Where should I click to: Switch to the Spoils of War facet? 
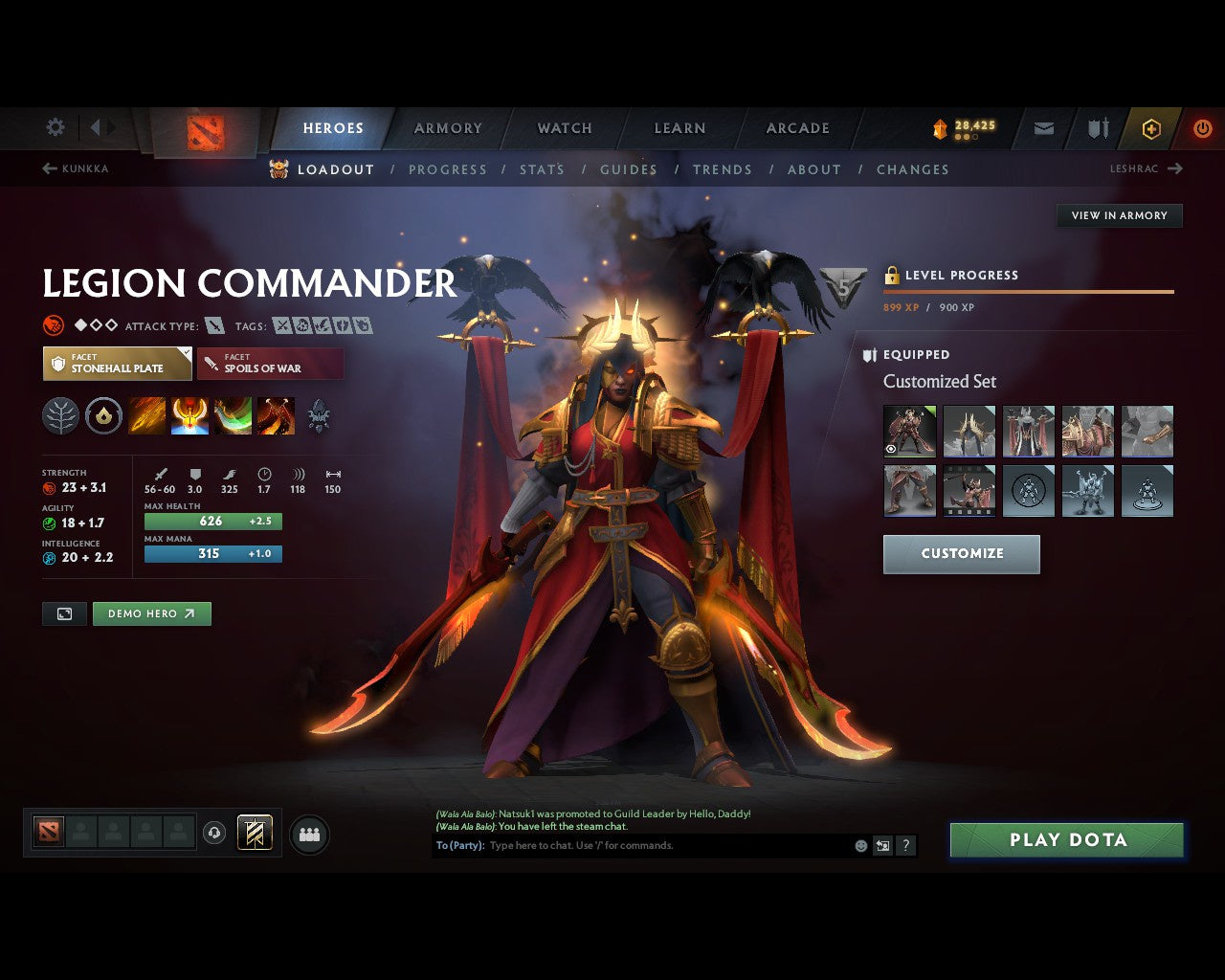(271, 363)
